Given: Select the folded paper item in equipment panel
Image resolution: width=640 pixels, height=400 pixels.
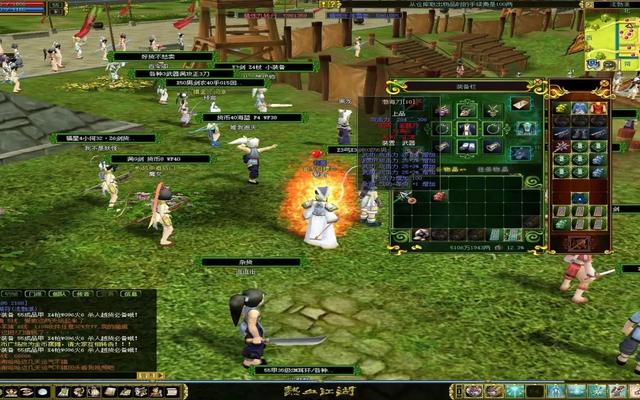Looking at the screenshot, I should (520, 103).
